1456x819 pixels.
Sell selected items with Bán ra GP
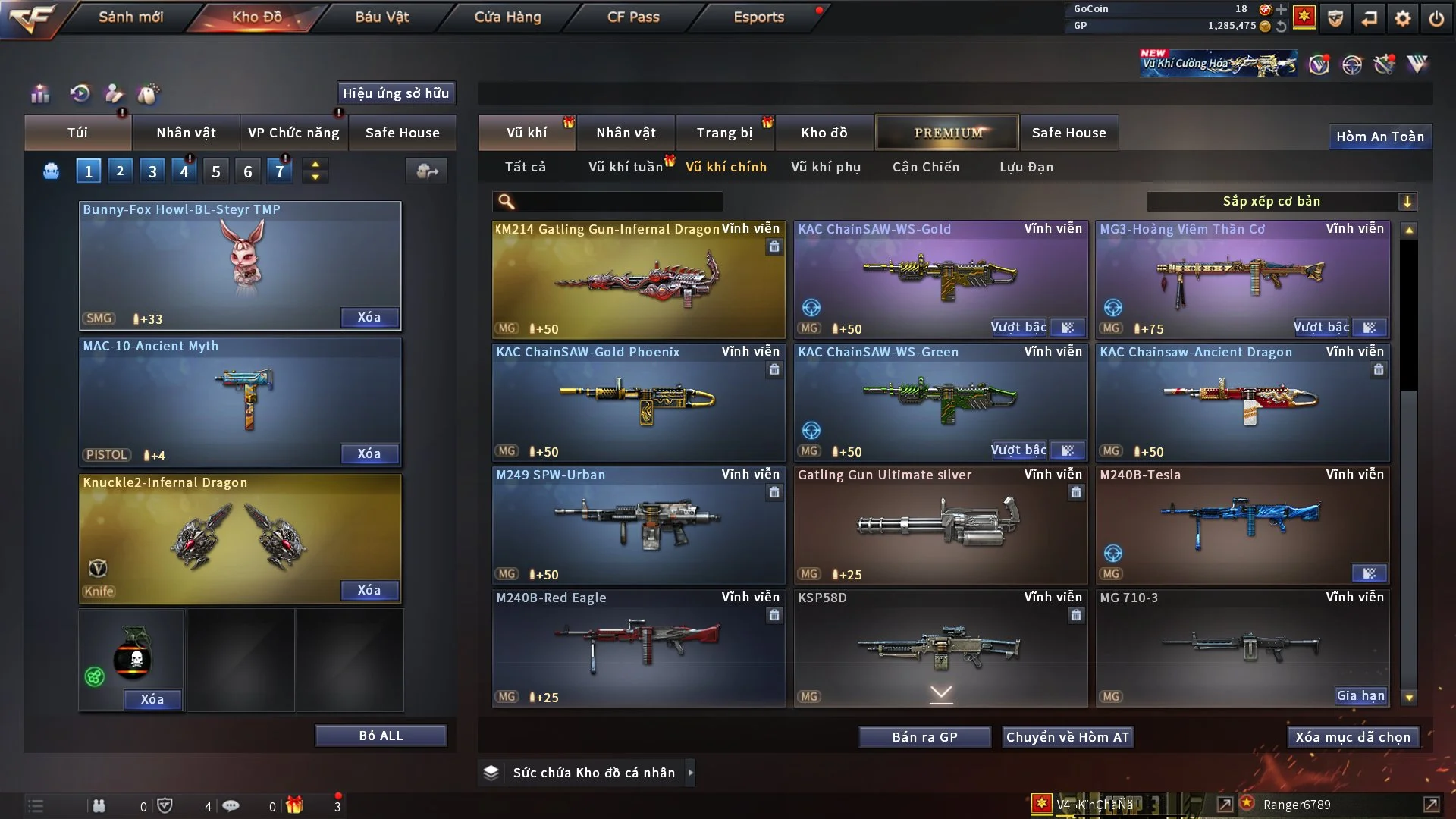(924, 737)
